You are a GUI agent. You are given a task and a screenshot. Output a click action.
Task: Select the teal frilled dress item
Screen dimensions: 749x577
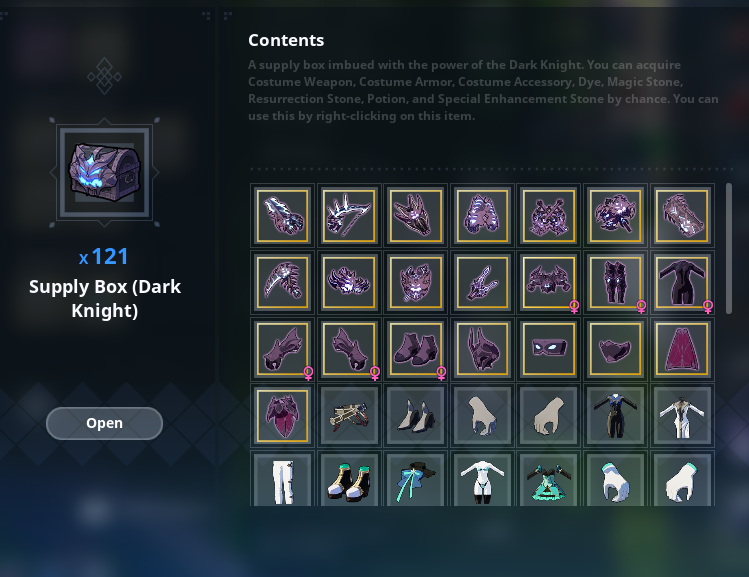tap(548, 480)
